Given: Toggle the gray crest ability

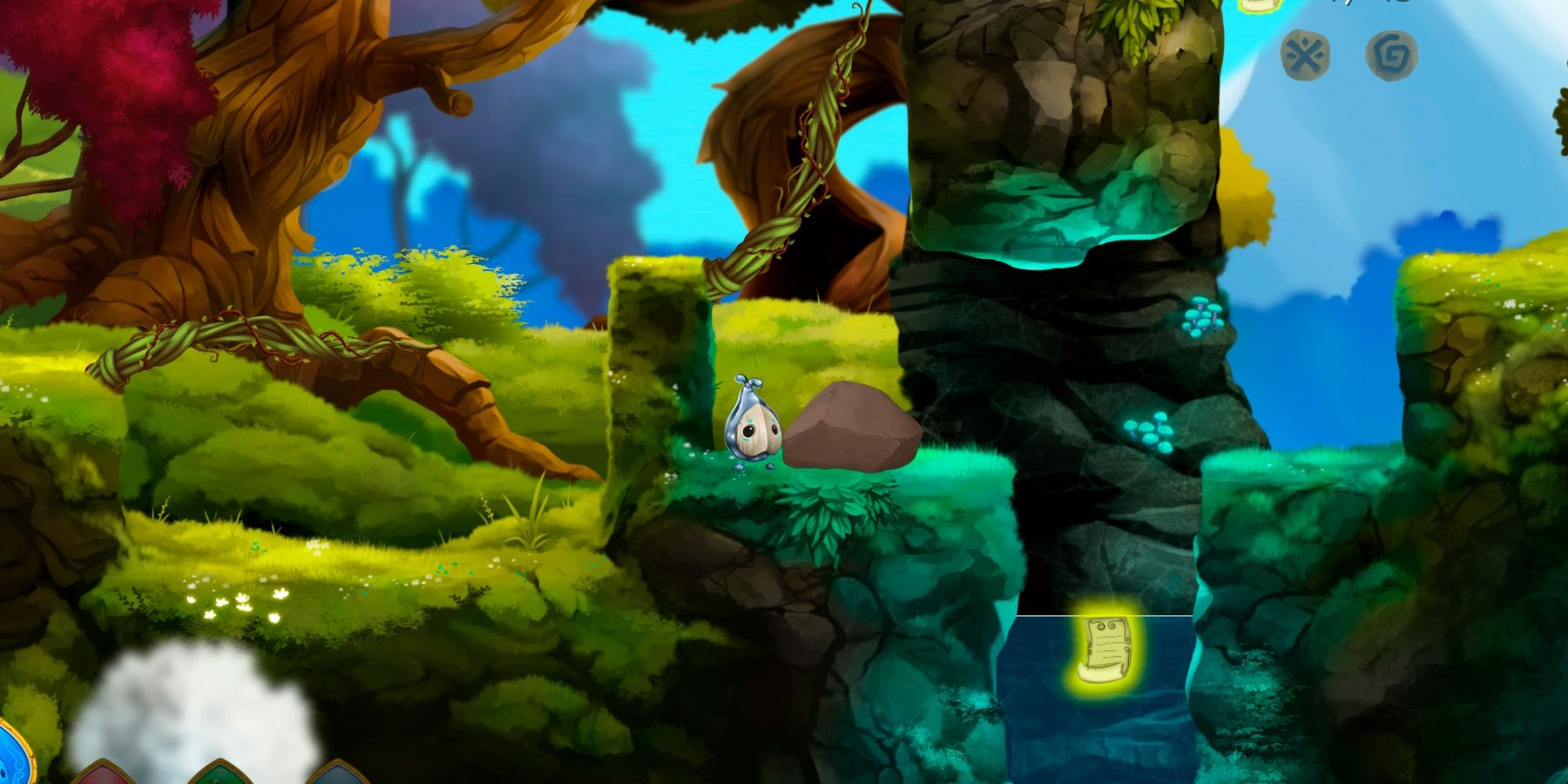Looking at the screenshot, I should (338, 778).
